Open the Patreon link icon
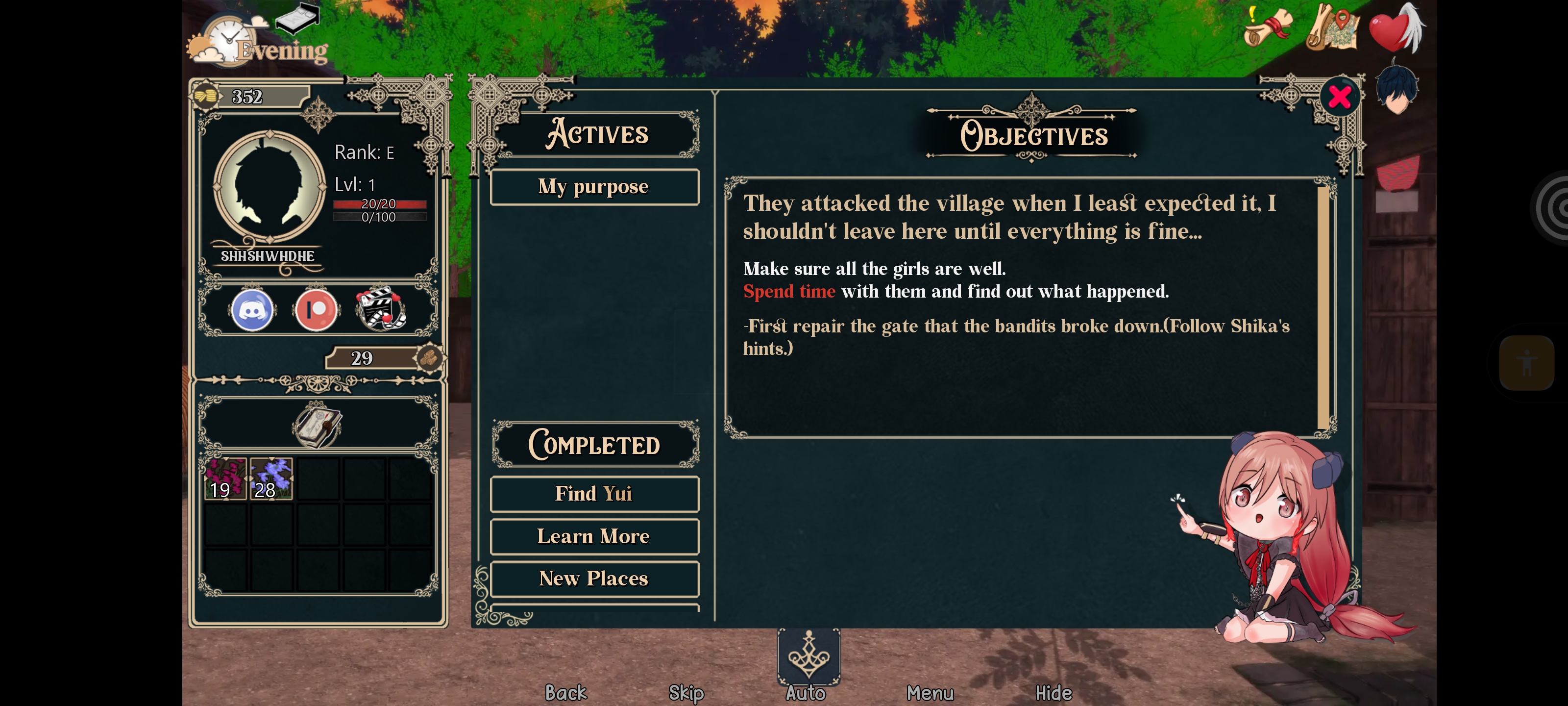The image size is (1568, 706). pos(315,310)
